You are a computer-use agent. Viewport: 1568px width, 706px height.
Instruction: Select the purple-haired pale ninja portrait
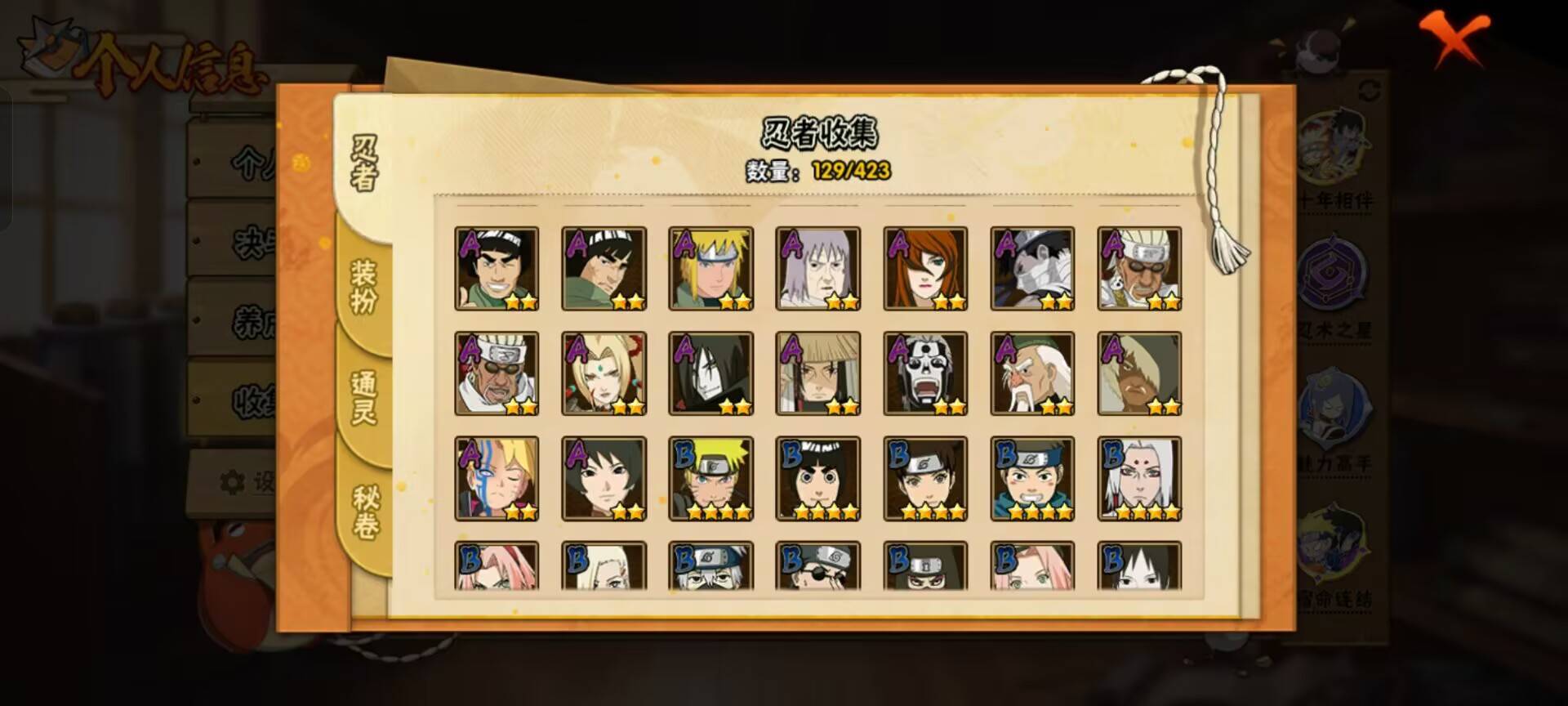pos(817,268)
